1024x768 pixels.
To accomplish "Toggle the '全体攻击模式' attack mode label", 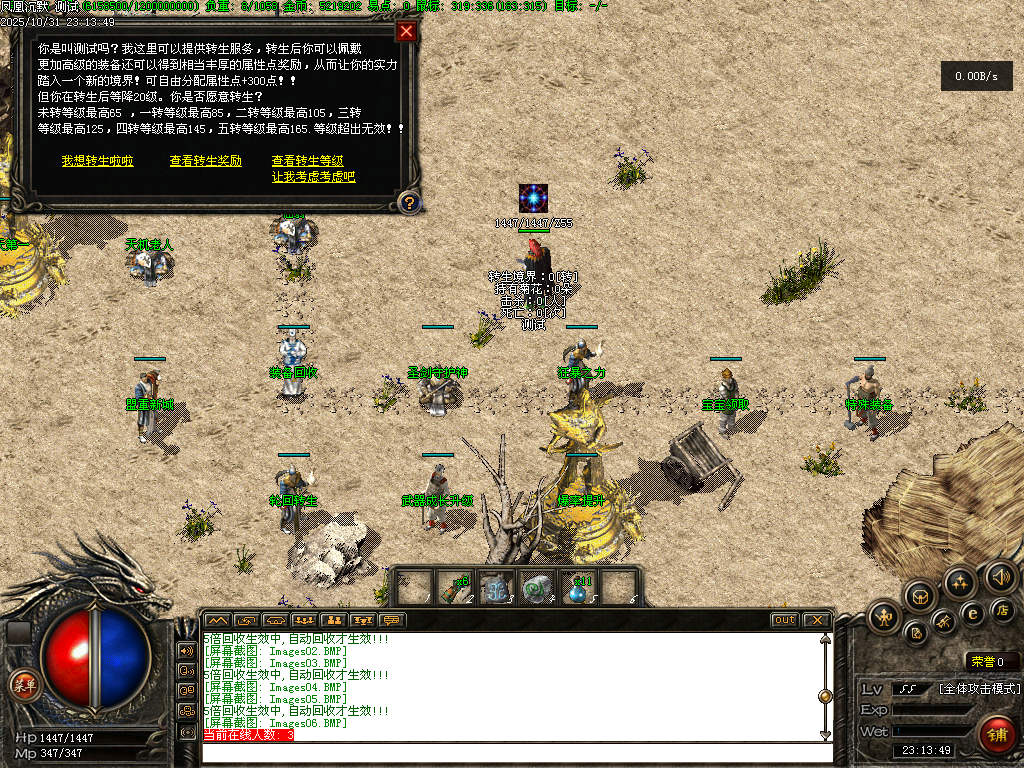I will (979, 689).
